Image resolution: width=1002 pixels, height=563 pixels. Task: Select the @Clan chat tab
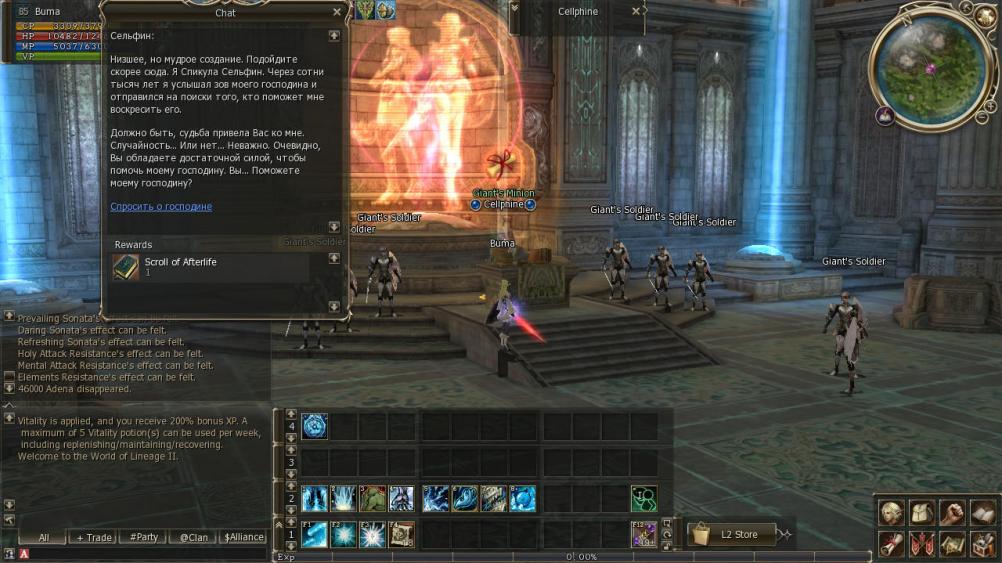194,537
